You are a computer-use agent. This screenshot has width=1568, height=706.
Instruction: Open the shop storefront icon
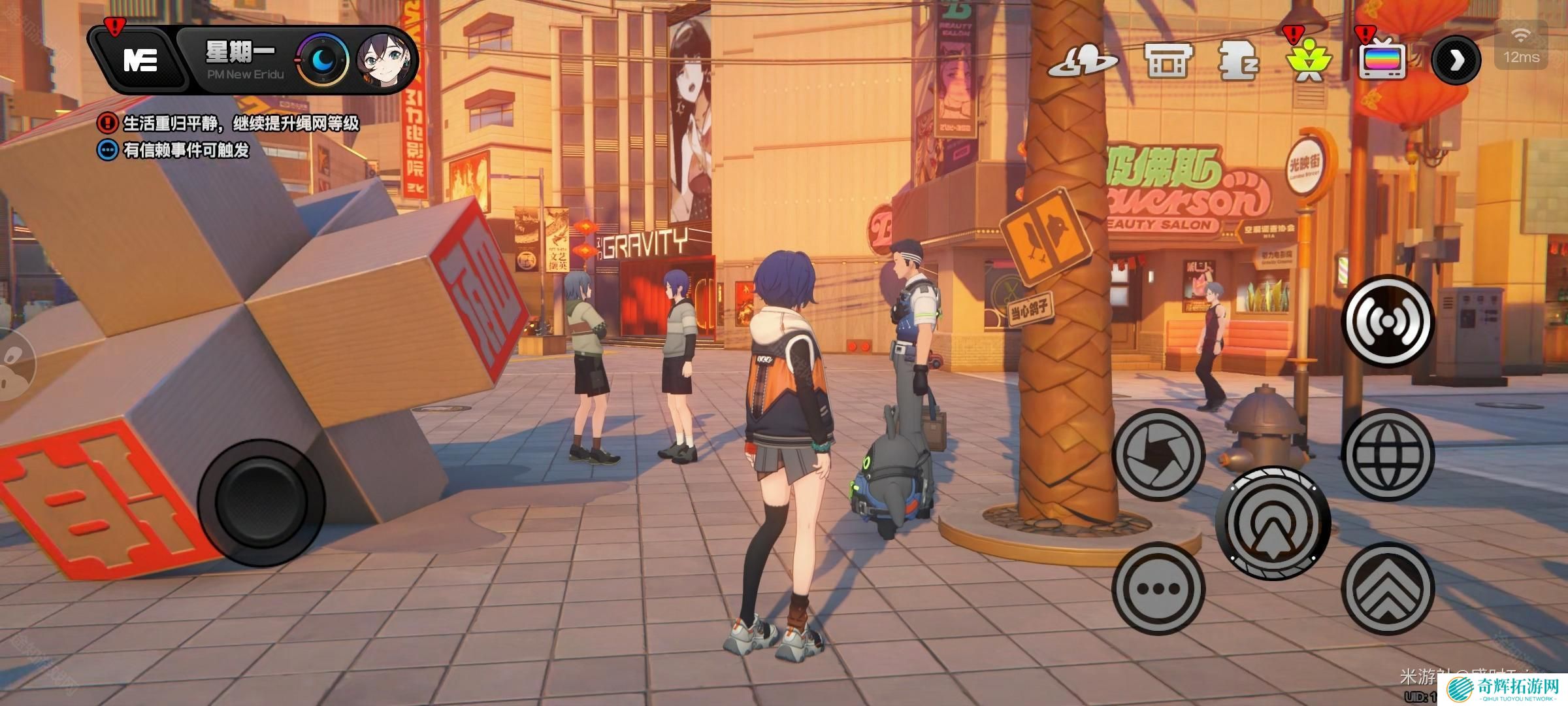1168,61
